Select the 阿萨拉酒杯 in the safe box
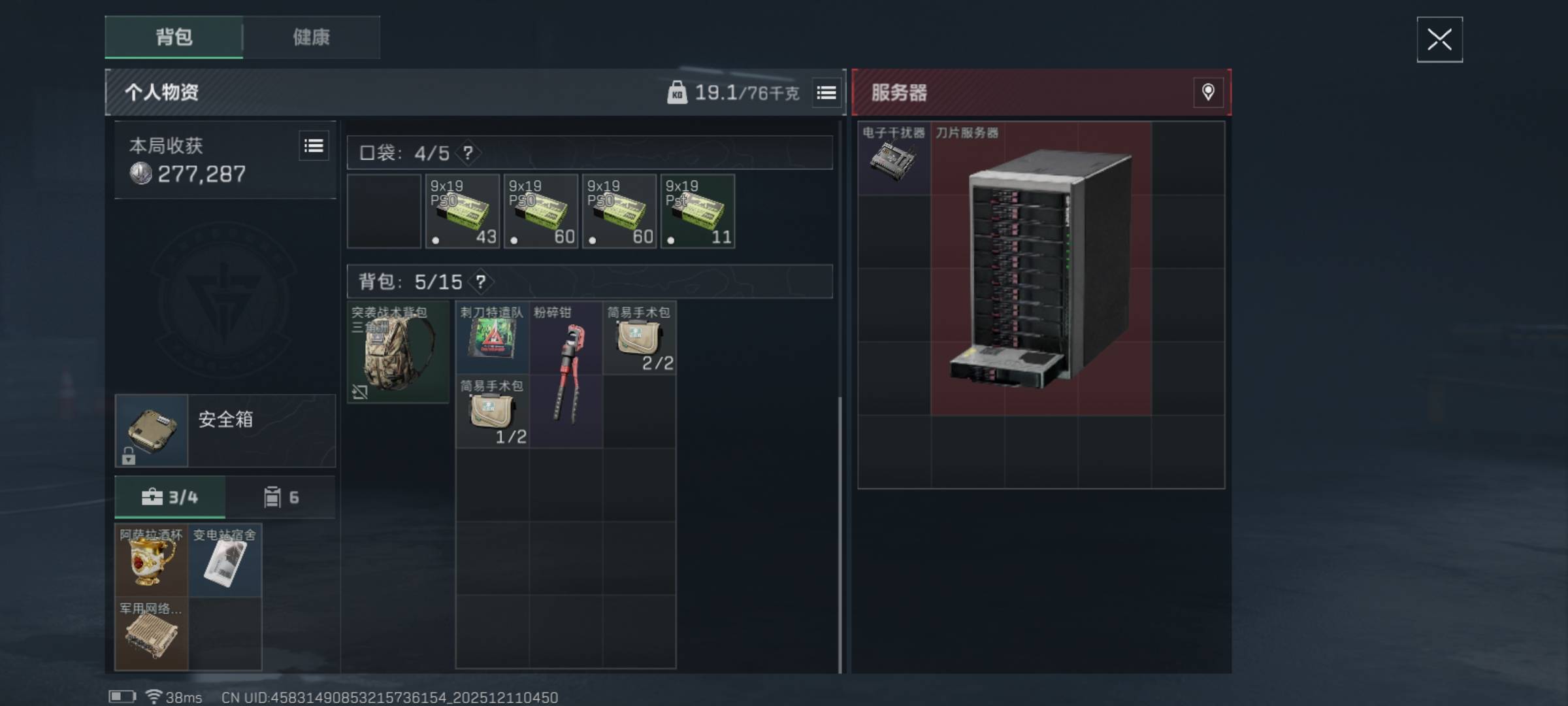This screenshot has width=1568, height=706. 152,560
